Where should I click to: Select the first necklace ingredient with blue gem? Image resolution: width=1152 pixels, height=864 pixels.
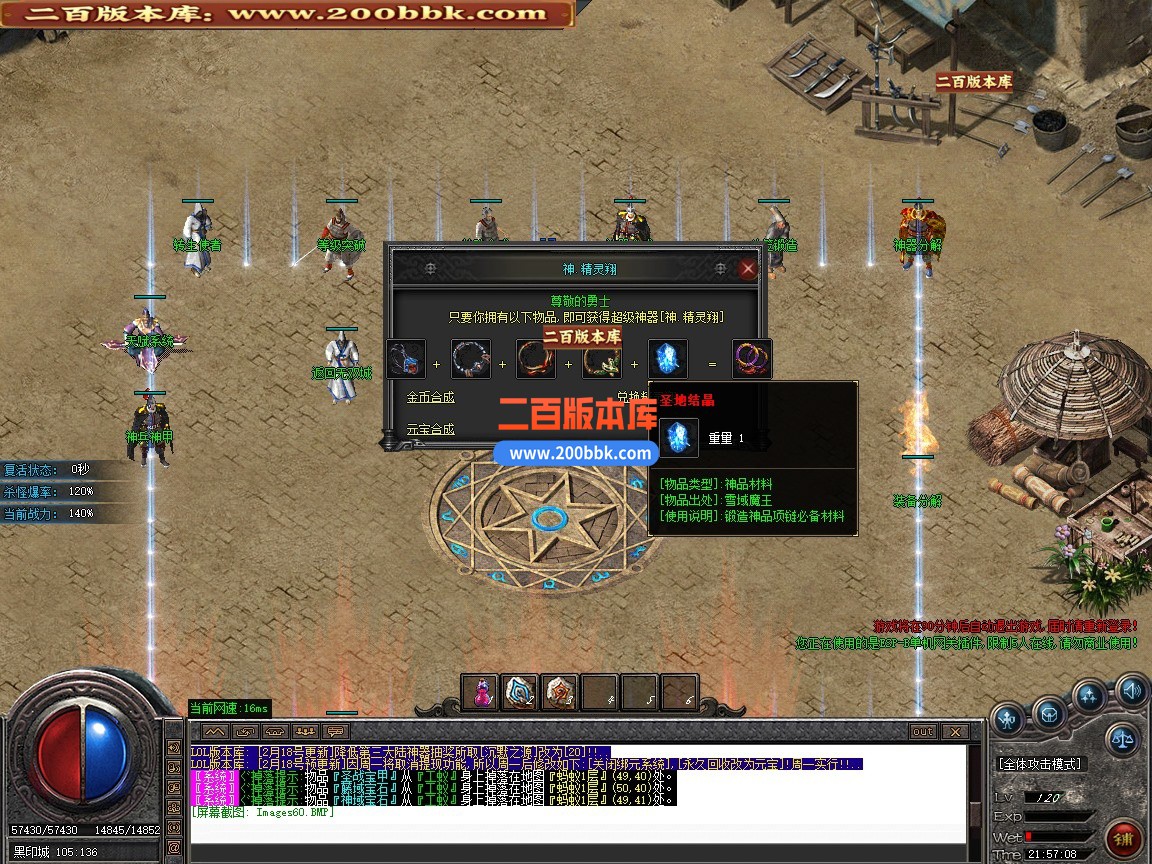[406, 360]
